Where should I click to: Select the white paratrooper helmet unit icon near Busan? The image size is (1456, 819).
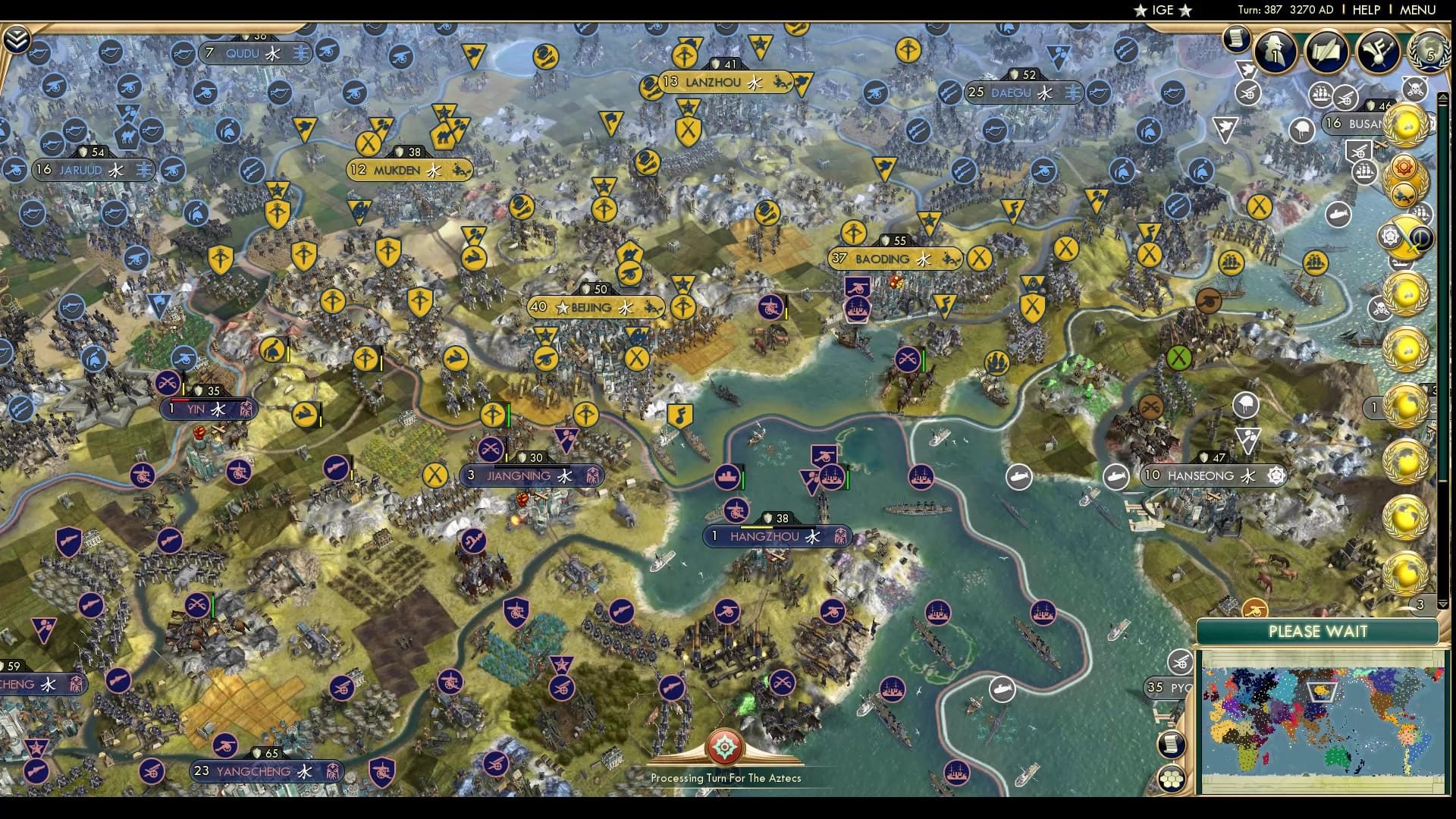[1301, 129]
